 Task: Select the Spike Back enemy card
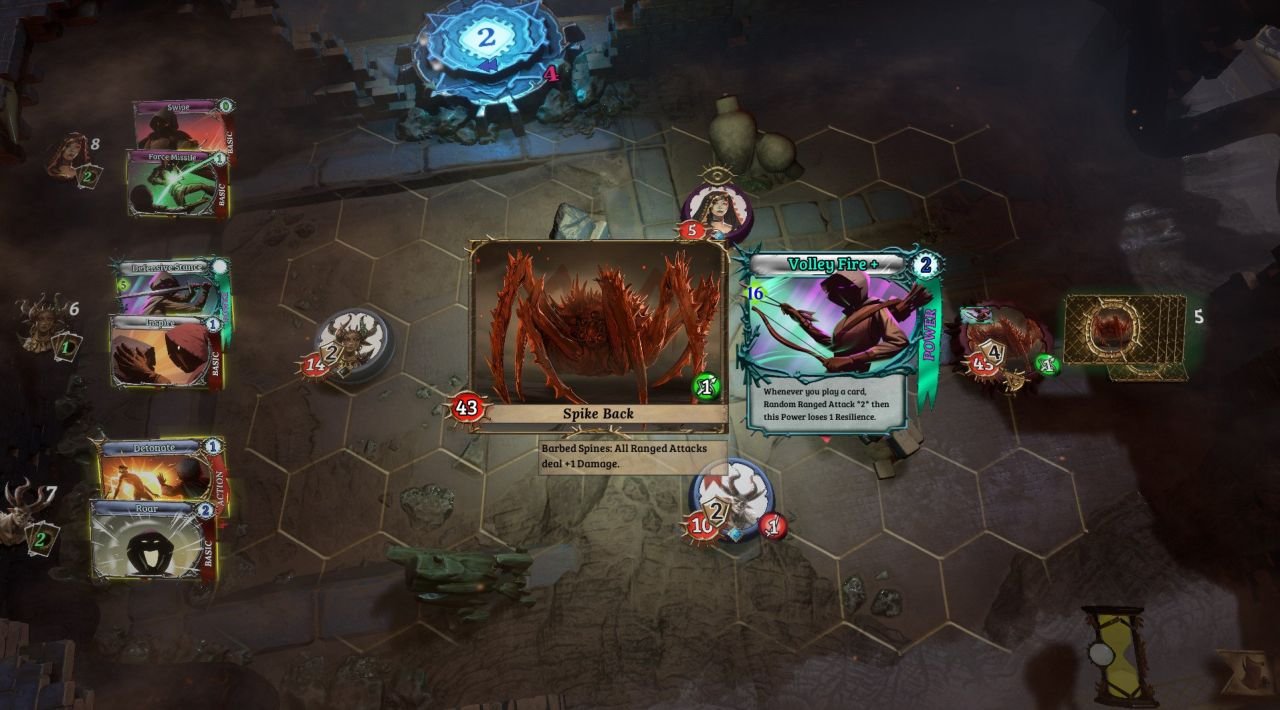click(598, 335)
